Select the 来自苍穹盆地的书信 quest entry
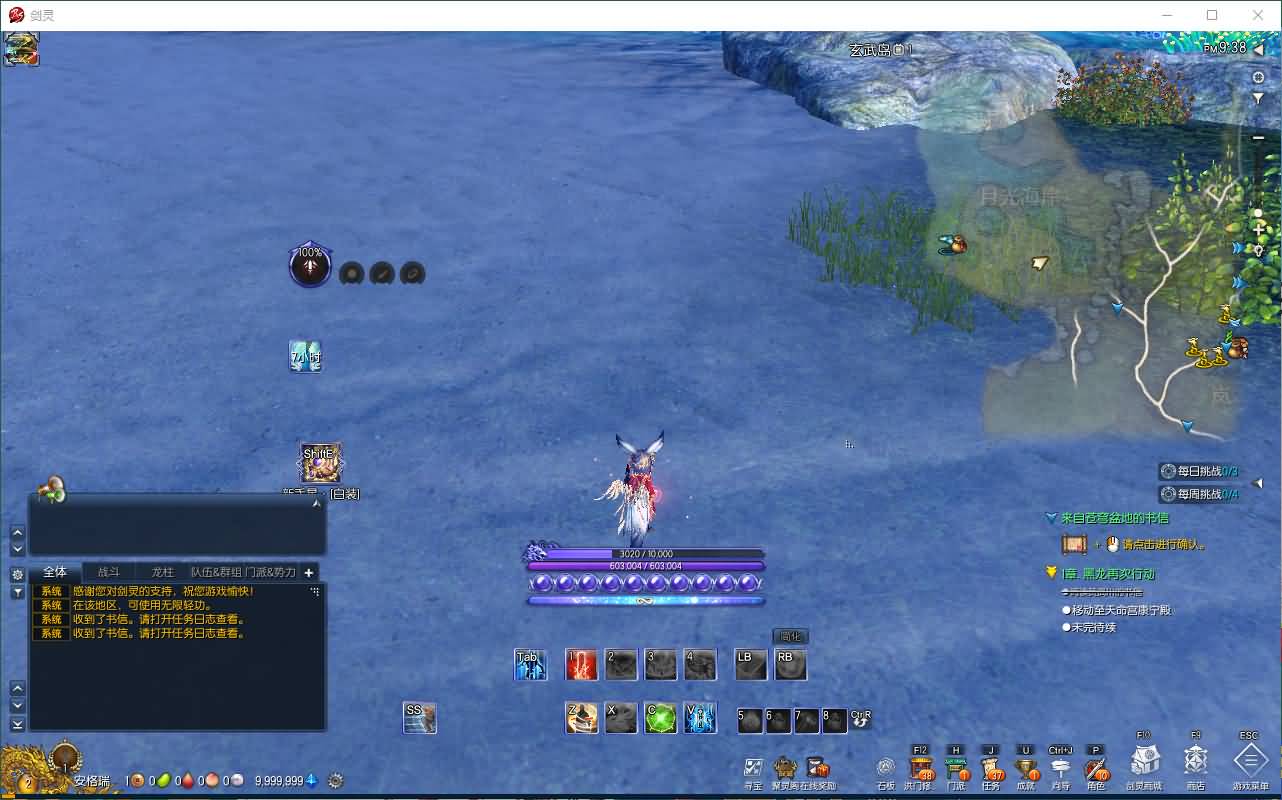Viewport: 1282px width, 800px height. point(1114,518)
